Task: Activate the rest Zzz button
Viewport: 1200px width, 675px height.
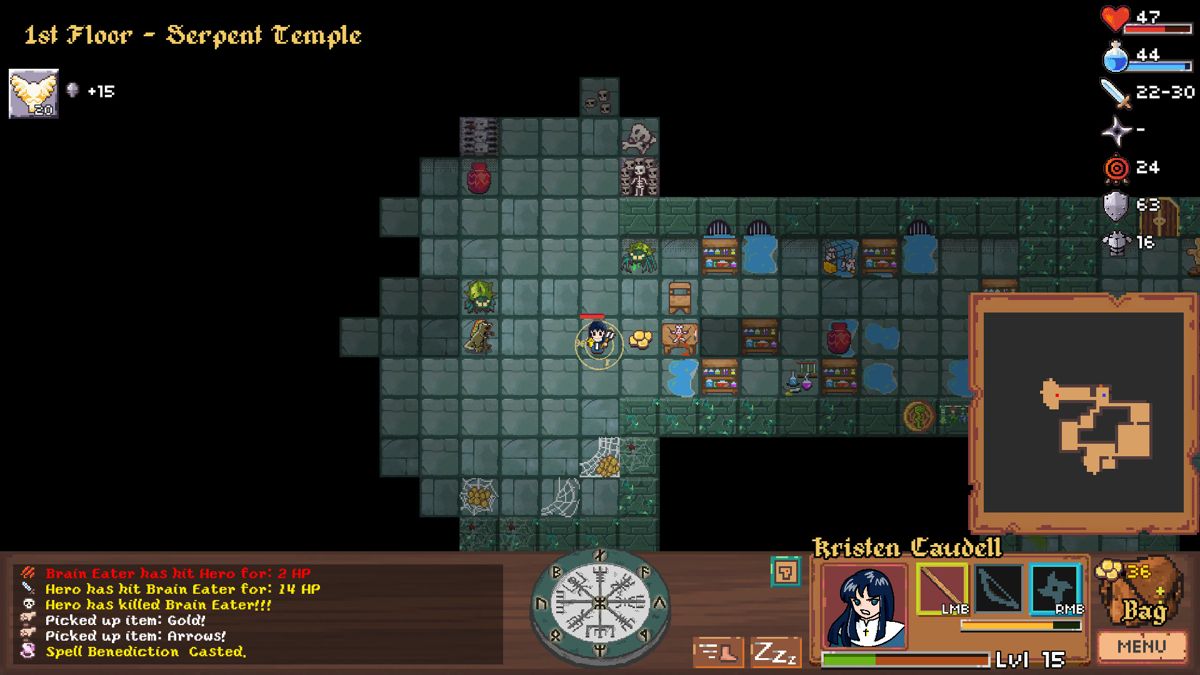Action: 775,652
